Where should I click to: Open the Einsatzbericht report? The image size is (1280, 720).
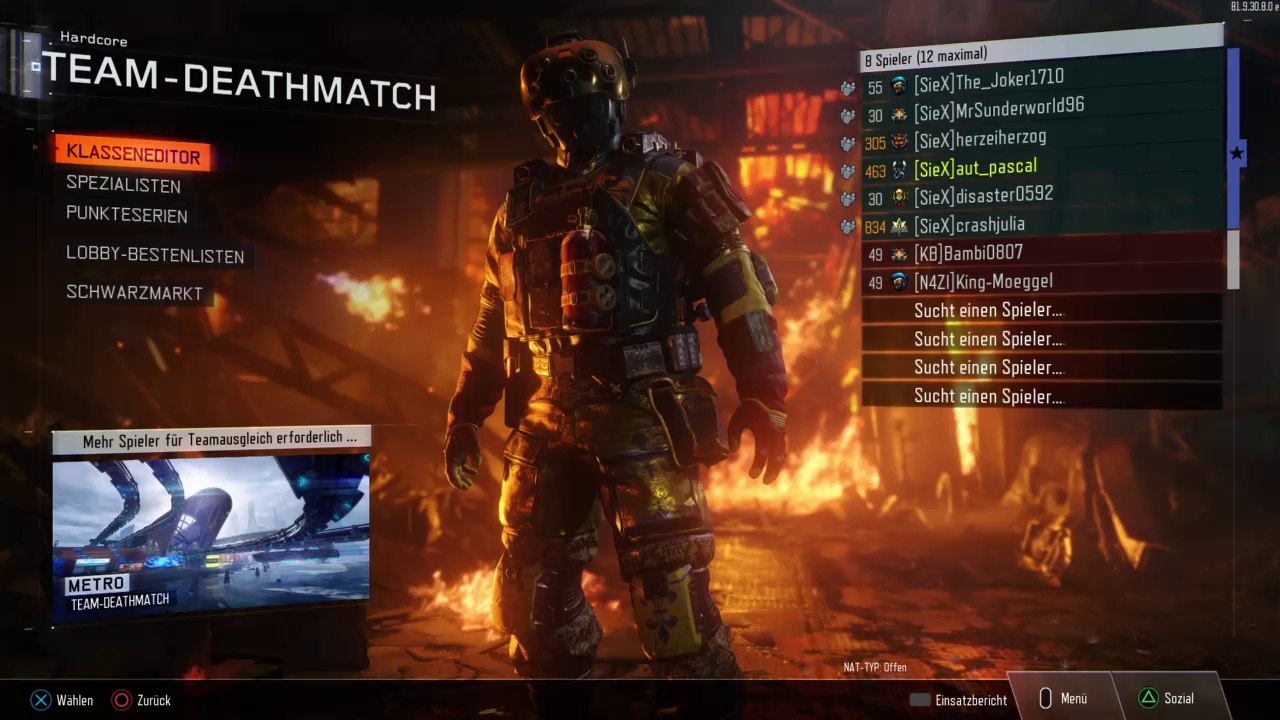point(958,700)
